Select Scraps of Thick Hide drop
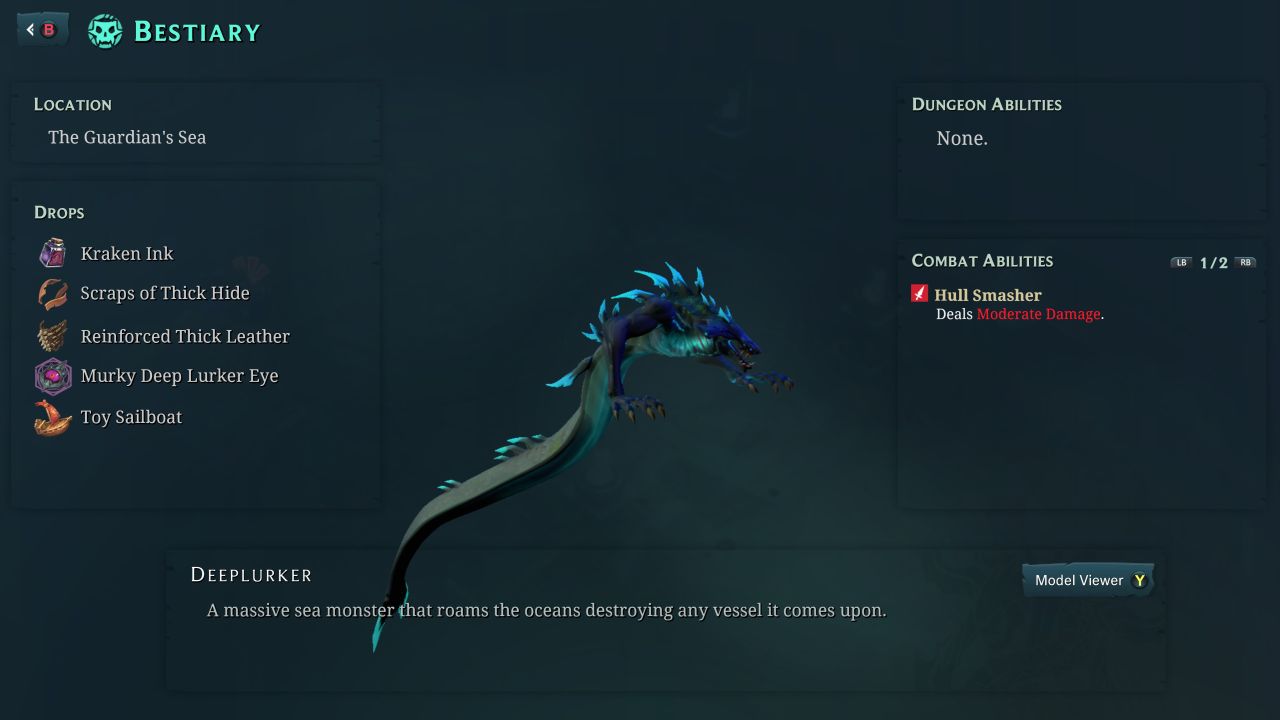This screenshot has width=1280, height=720. (x=164, y=293)
